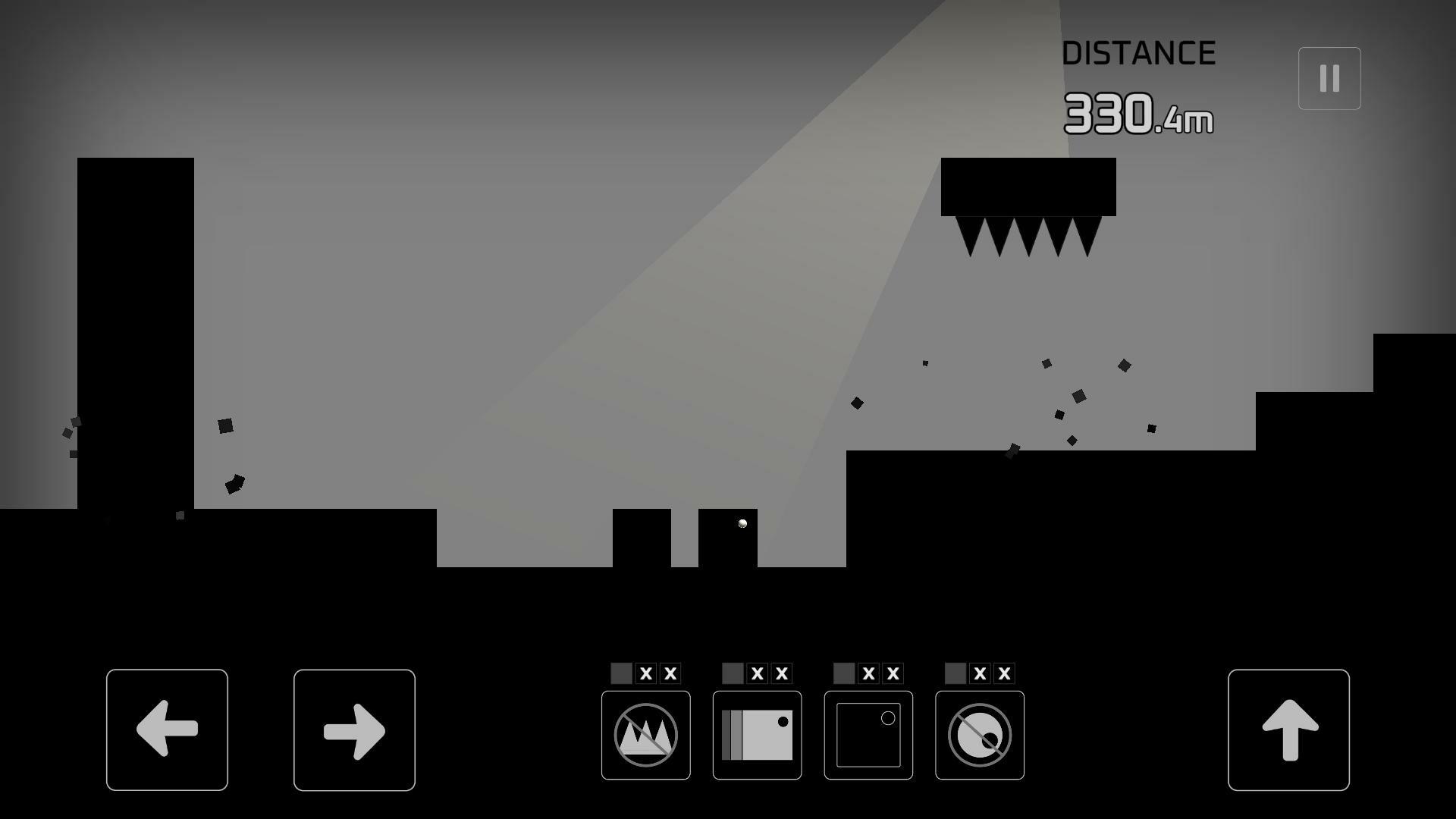Activate the no-spikes power-up icon

645,733
